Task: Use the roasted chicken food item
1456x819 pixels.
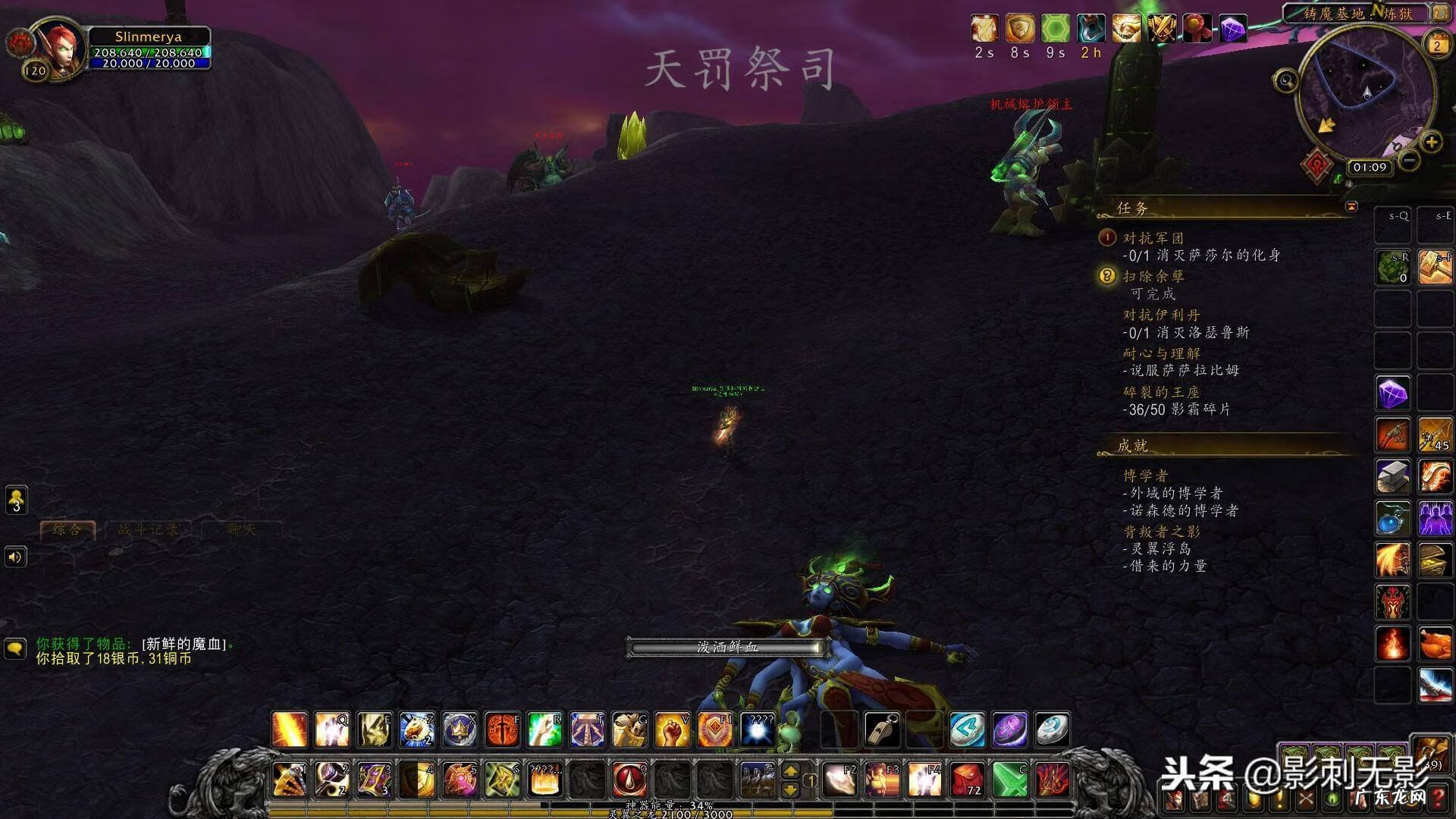Action: [x=1435, y=645]
